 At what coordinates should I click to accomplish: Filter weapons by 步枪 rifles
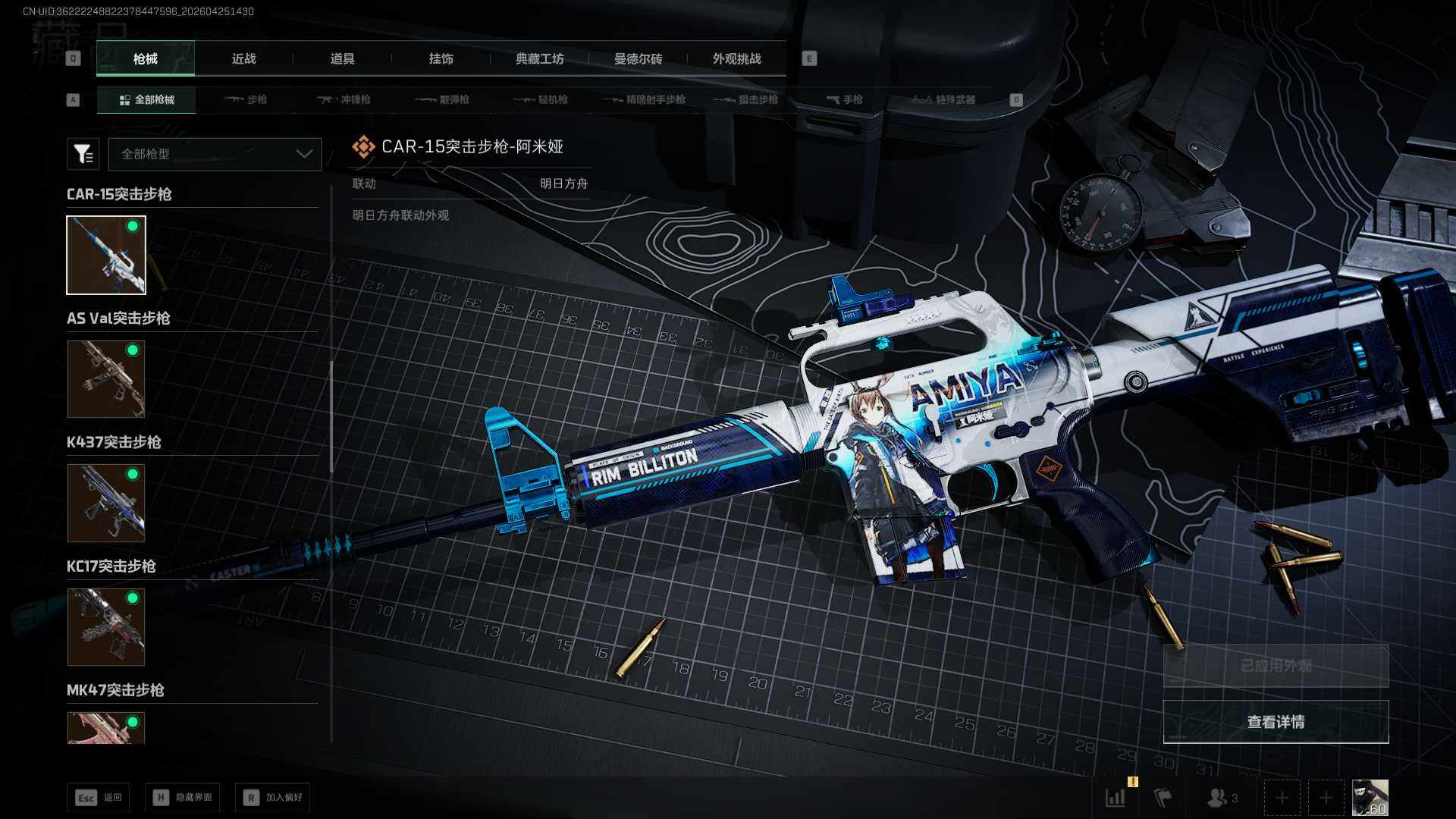(246, 99)
